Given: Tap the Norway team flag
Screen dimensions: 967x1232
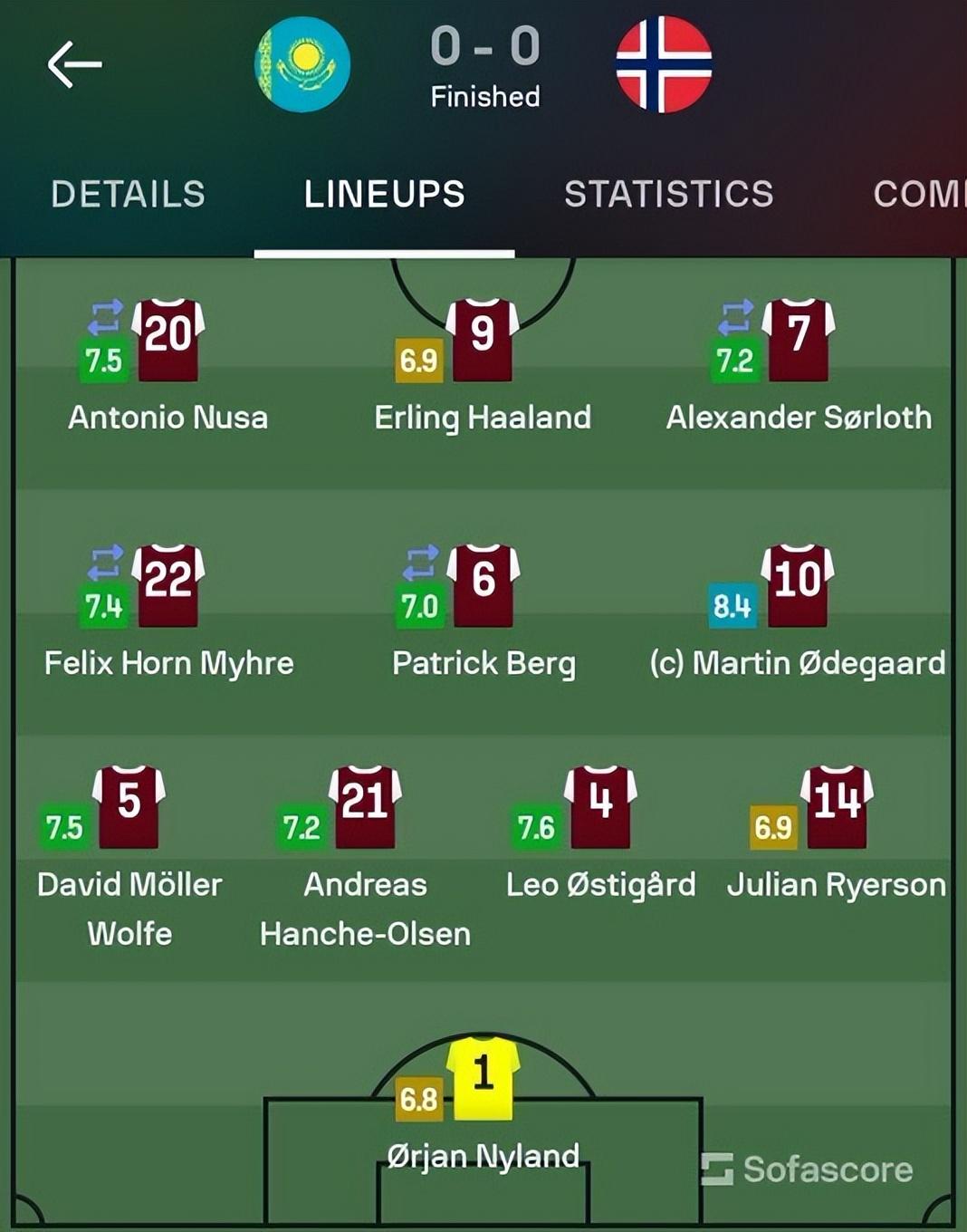Looking at the screenshot, I should tap(664, 64).
